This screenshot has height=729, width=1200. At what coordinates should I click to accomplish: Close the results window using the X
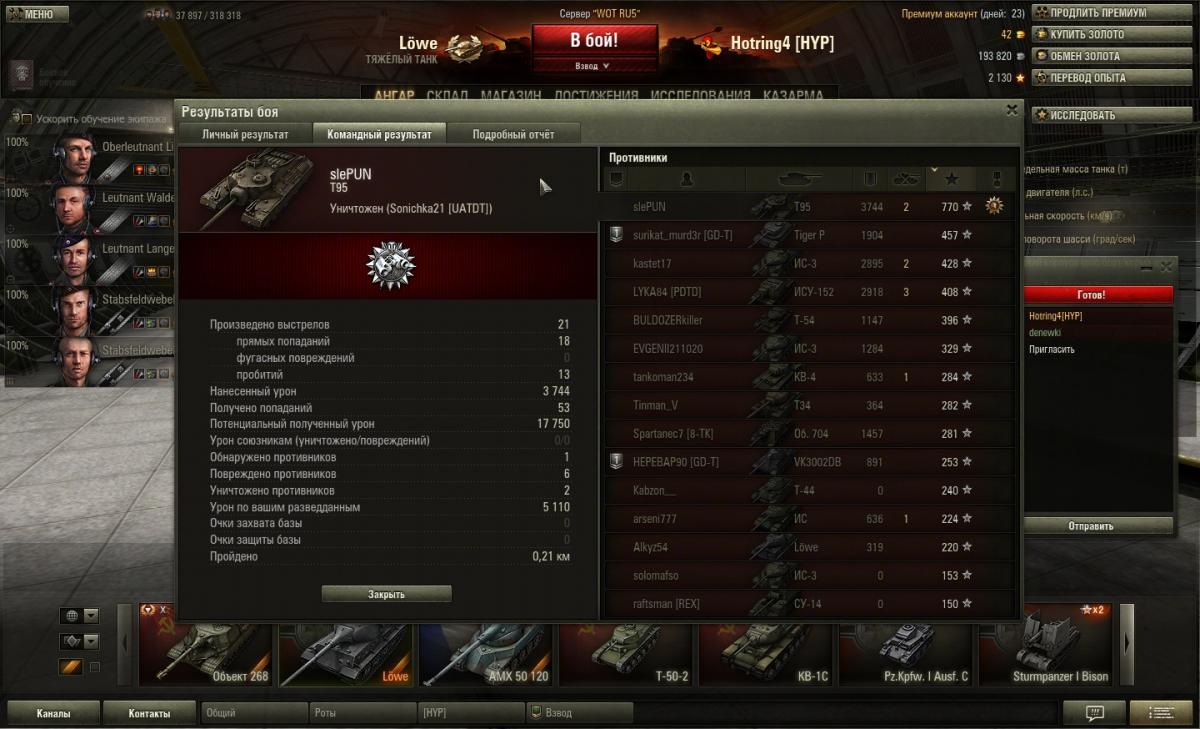(x=1011, y=110)
